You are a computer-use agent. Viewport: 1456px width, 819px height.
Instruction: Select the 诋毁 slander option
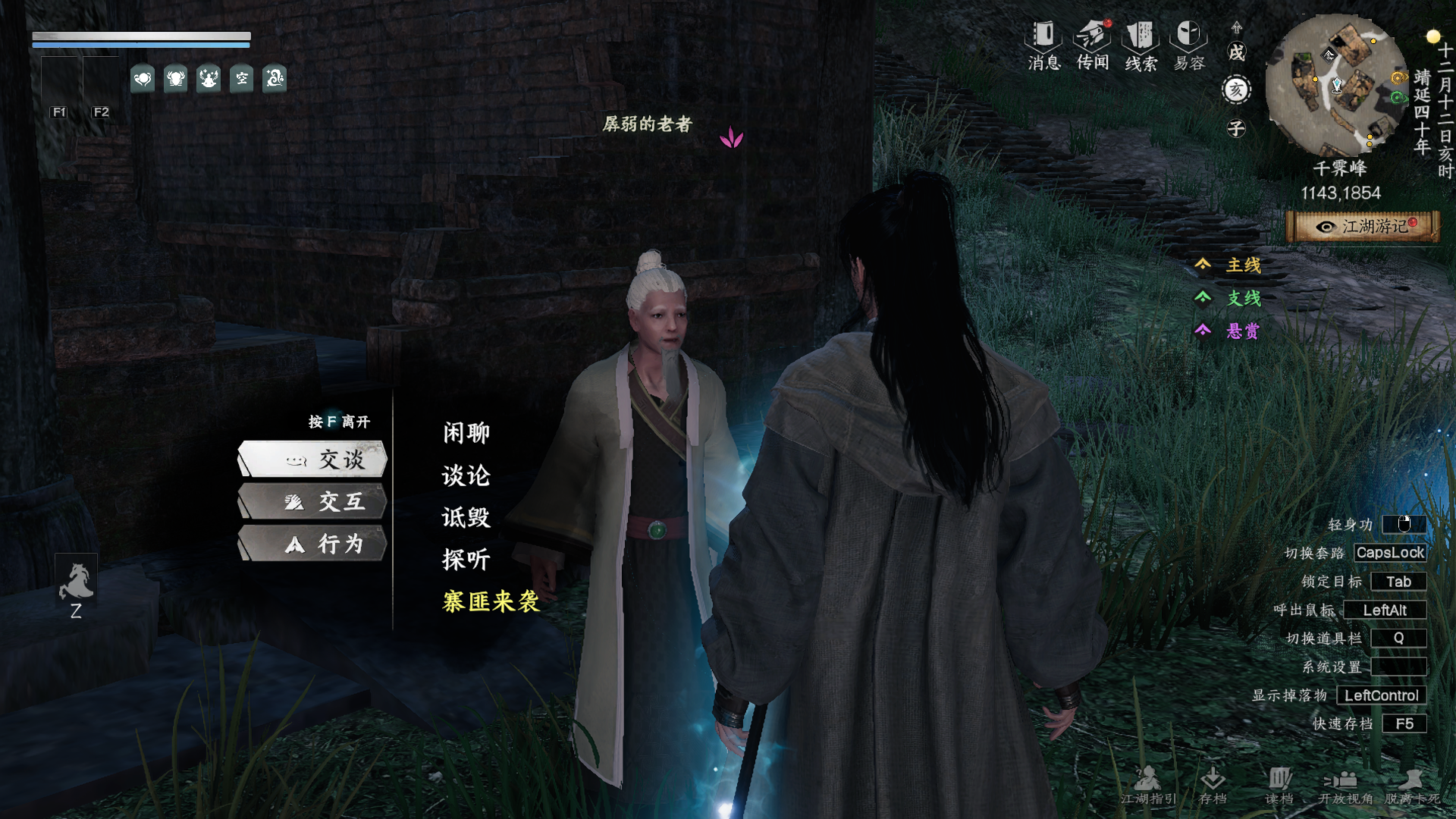(x=466, y=518)
